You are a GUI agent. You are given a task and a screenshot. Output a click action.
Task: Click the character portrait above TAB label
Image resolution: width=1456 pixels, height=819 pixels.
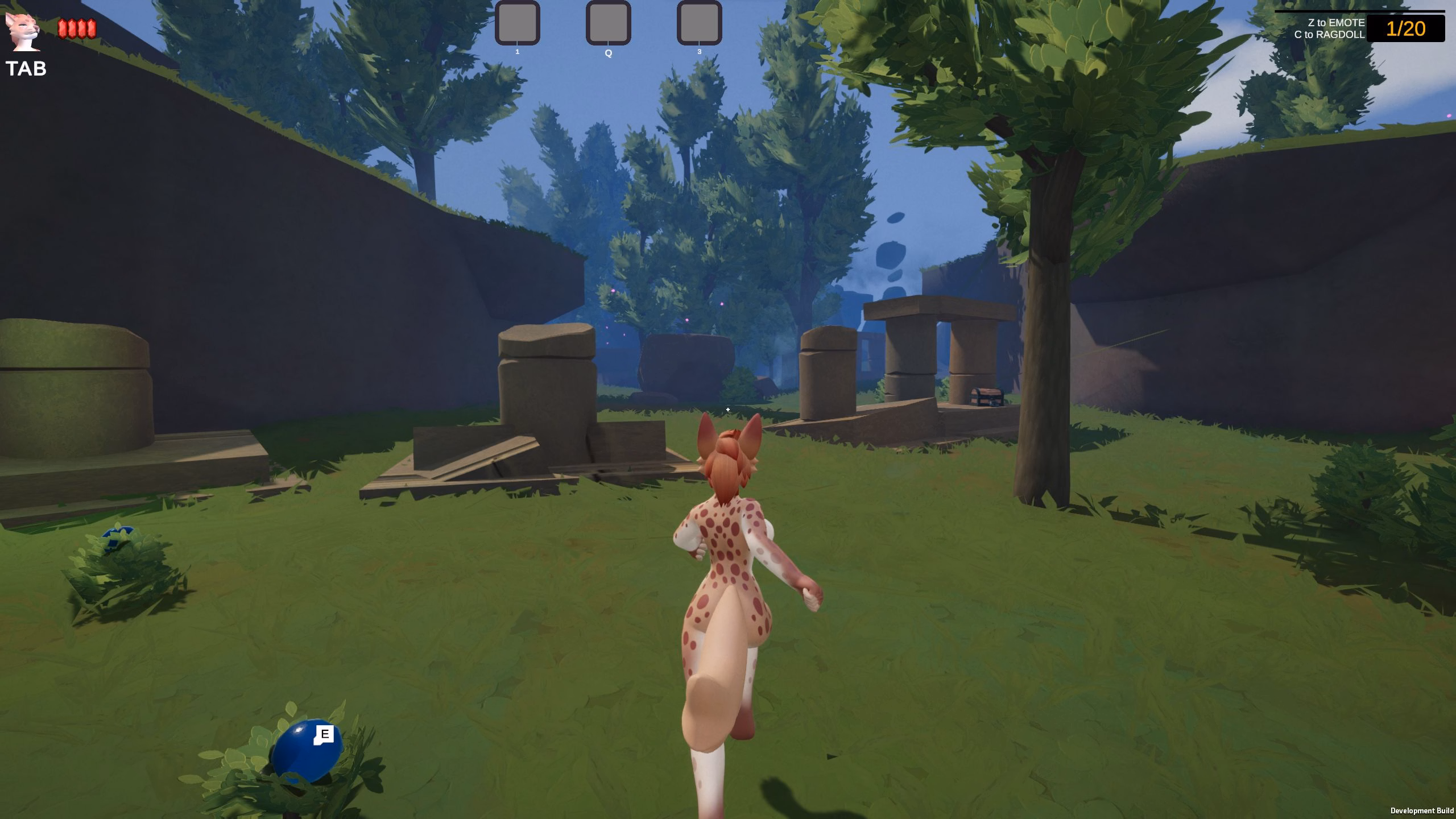click(24, 31)
